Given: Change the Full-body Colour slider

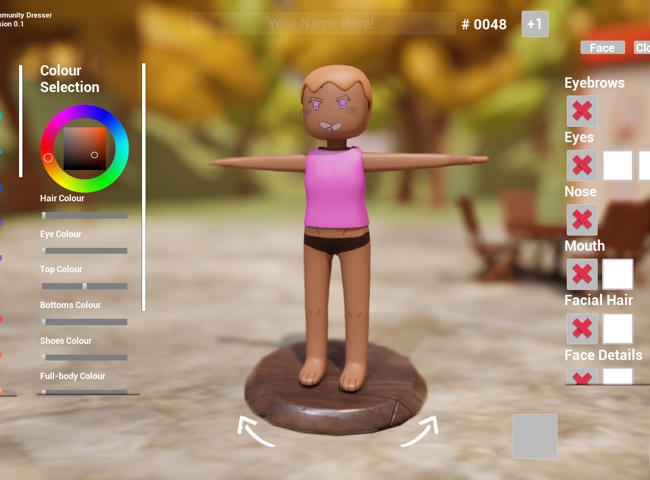Looking at the screenshot, I should pos(84,392).
